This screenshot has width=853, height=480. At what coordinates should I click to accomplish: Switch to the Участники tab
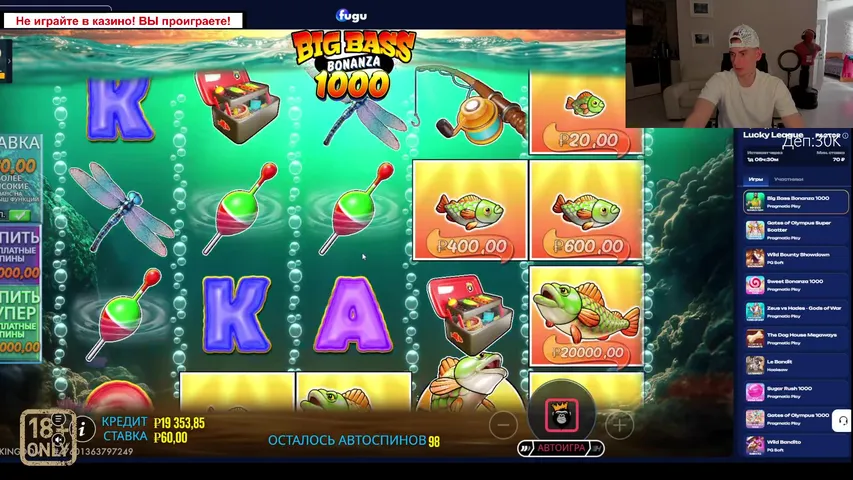click(x=788, y=179)
